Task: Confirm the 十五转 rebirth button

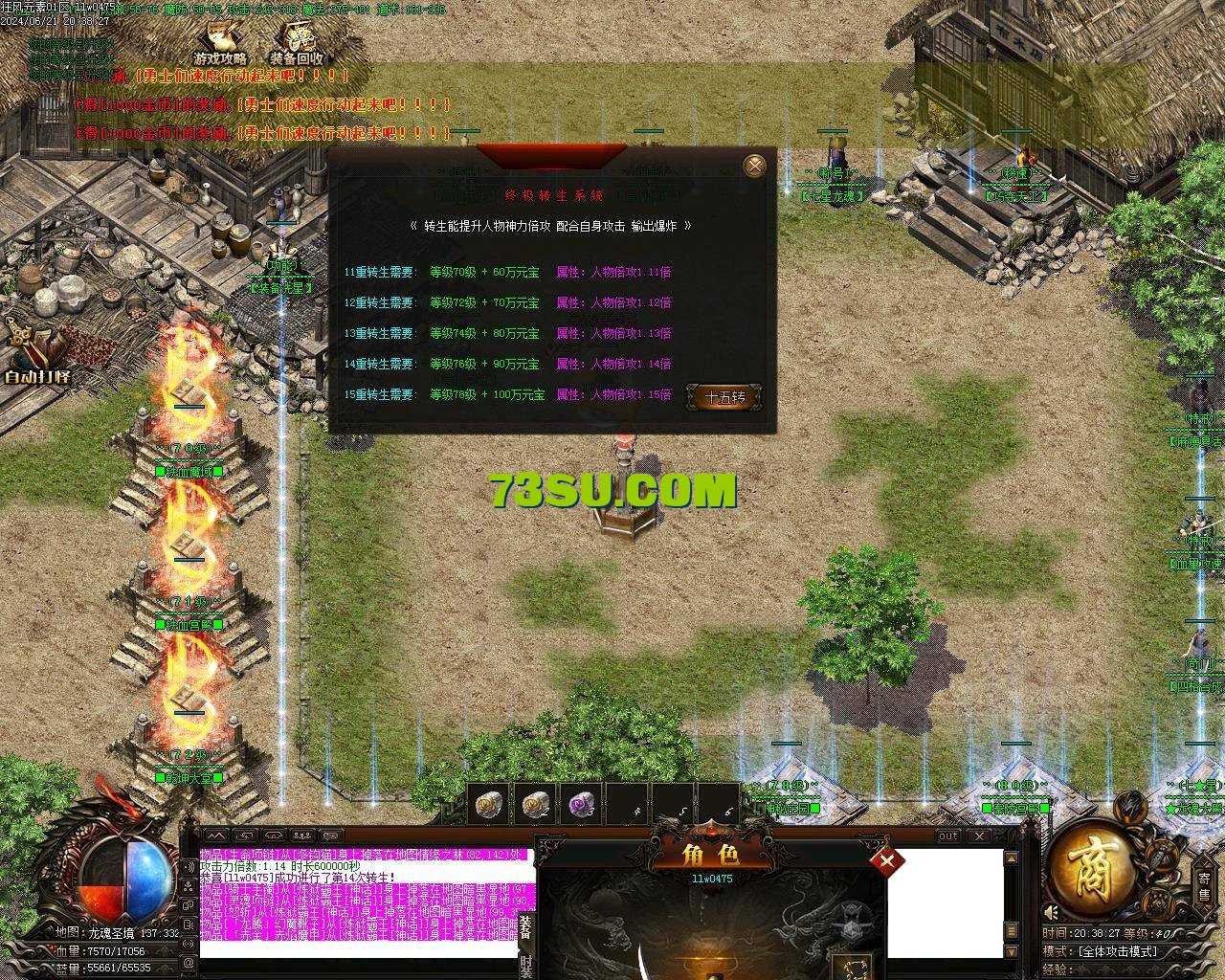Action: coord(724,397)
